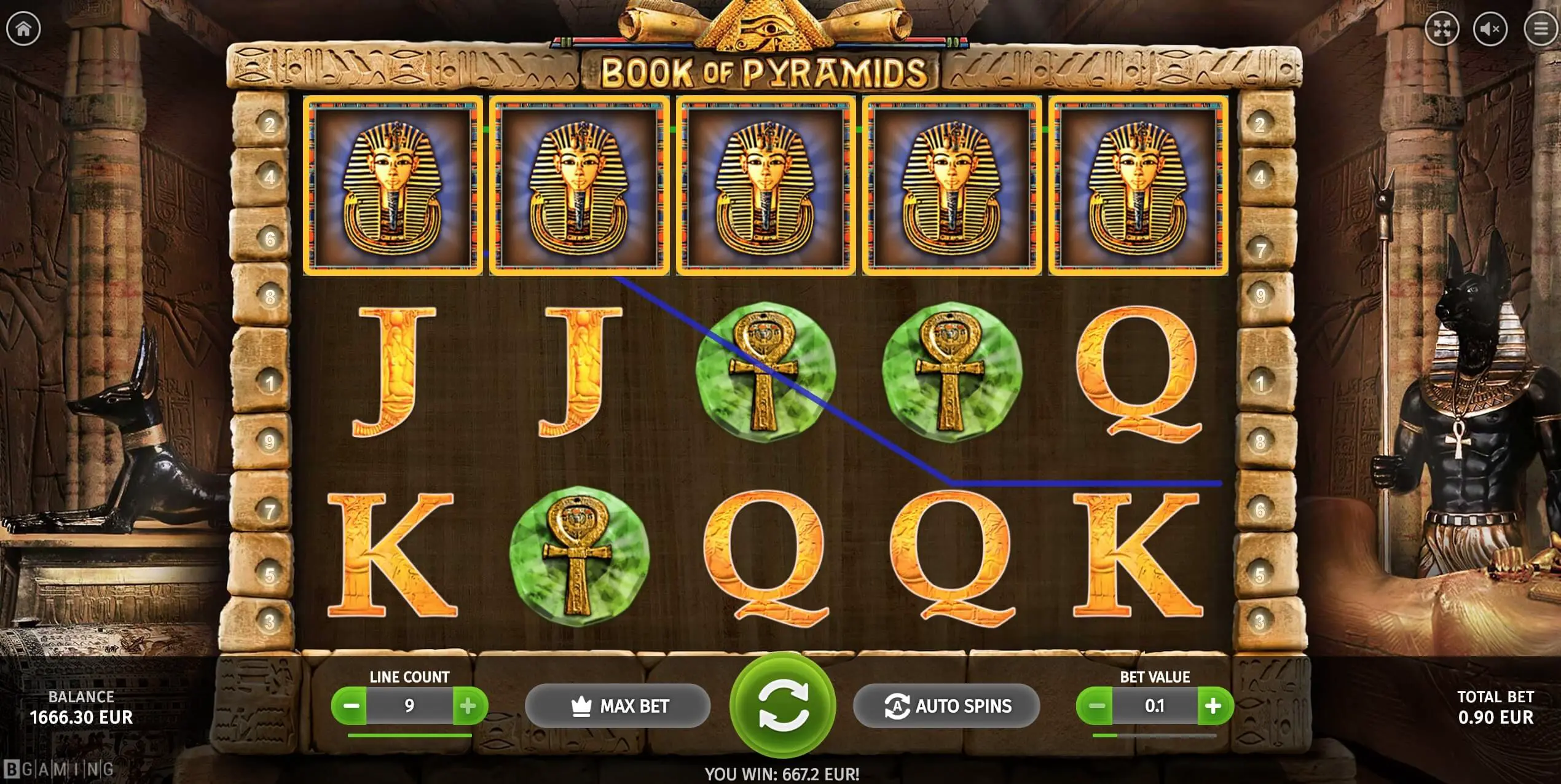Open the hamburger menu

[1539, 29]
